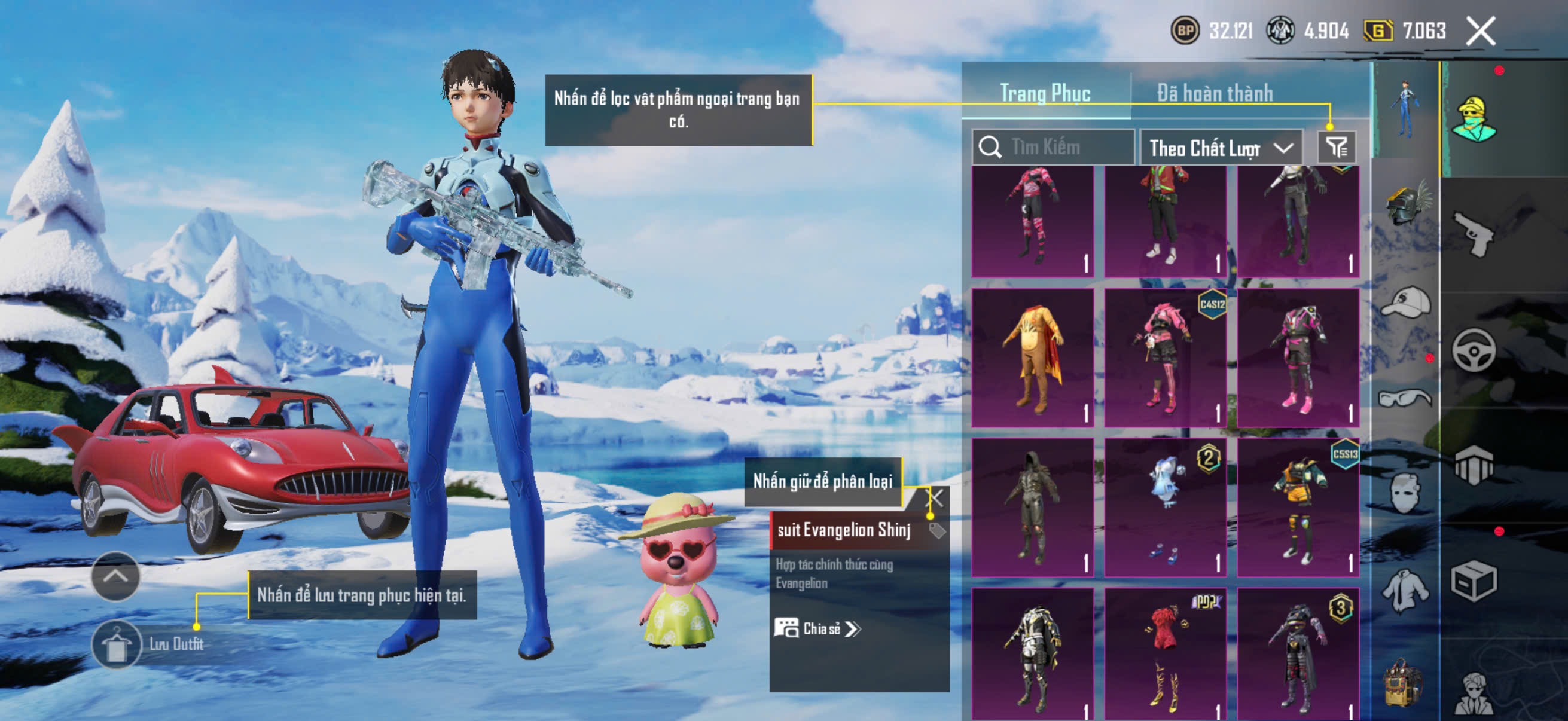Share the suit via Chia sẻ

pyautogui.click(x=818, y=628)
